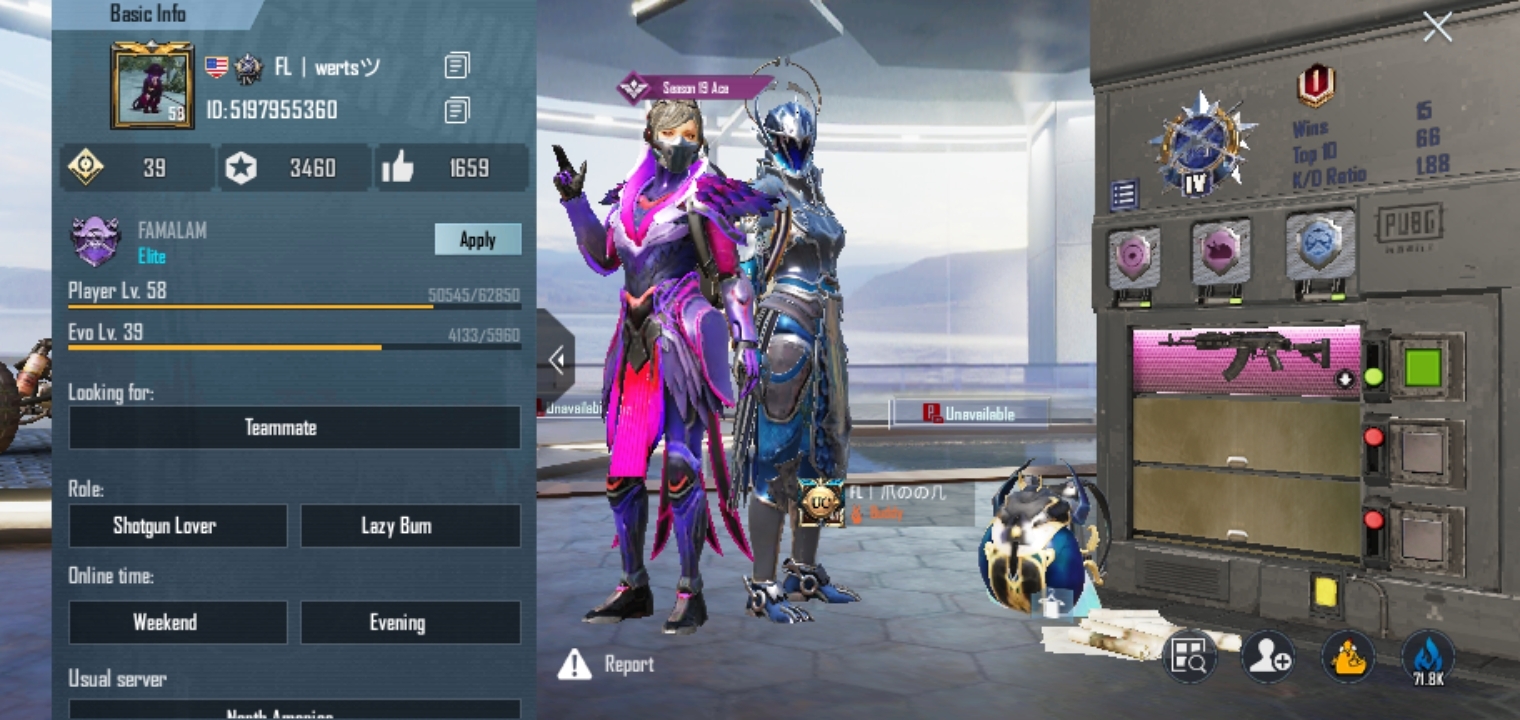Copy the player name werts
Viewport: 1520px width, 720px height.
[x=456, y=67]
